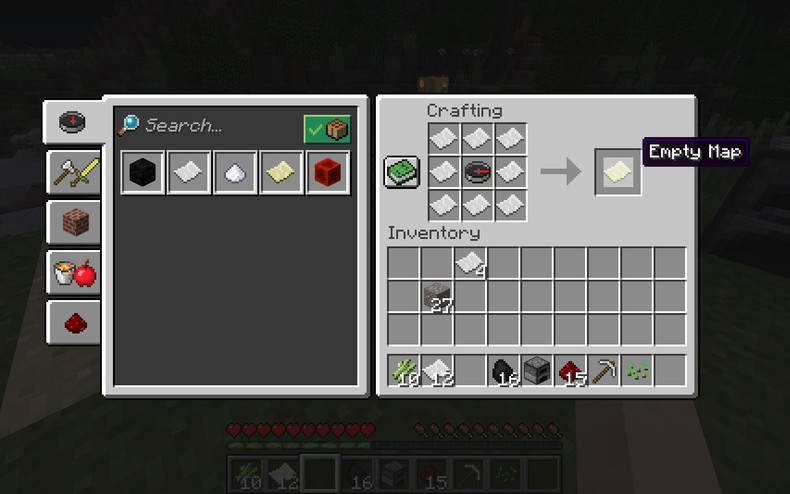This screenshot has height=494, width=790.
Task: Switch to the redstone recipe tab
Action: point(75,321)
